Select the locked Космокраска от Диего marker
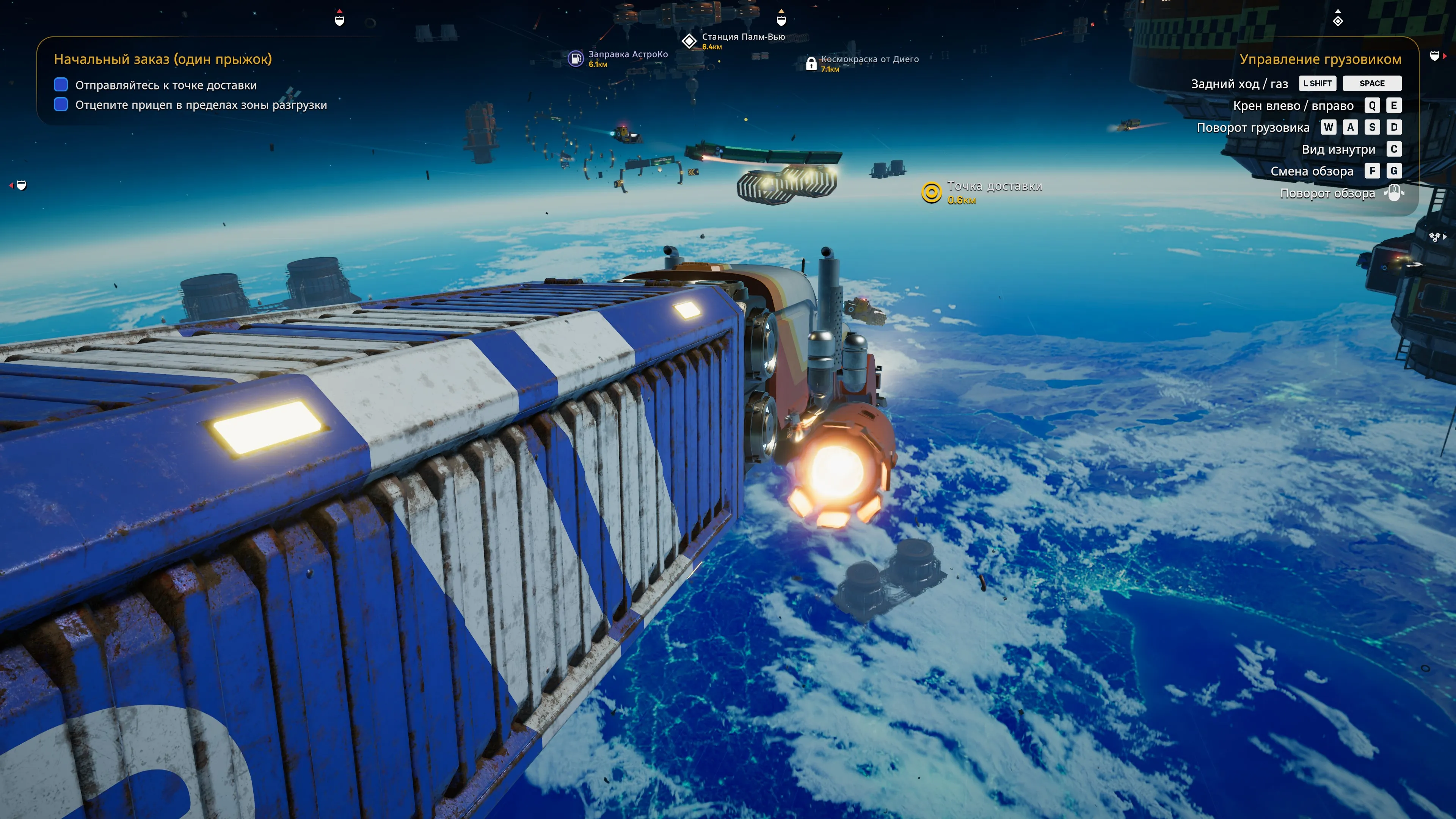Image resolution: width=1456 pixels, height=819 pixels. tap(811, 63)
